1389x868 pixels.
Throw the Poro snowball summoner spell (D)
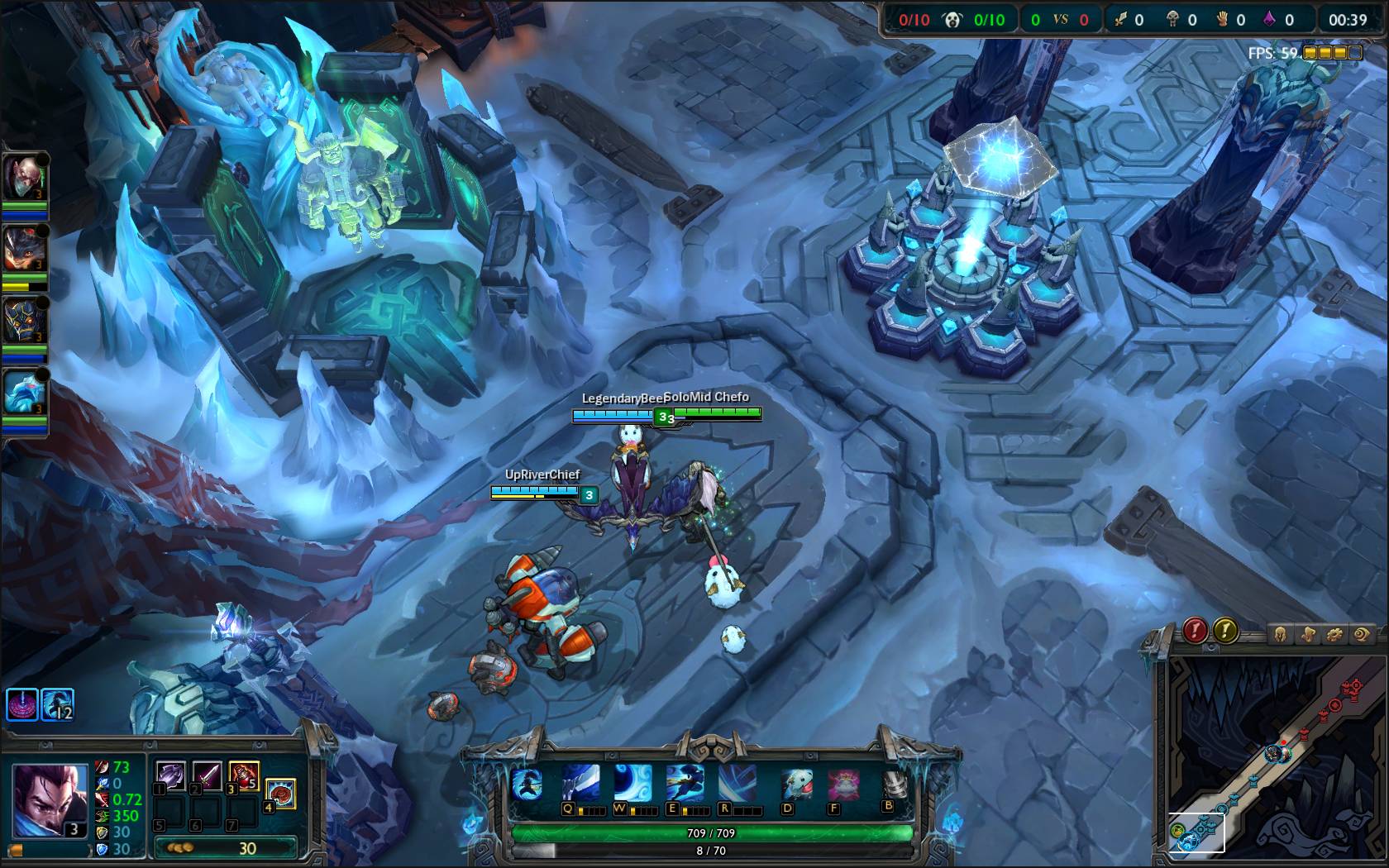[x=799, y=783]
